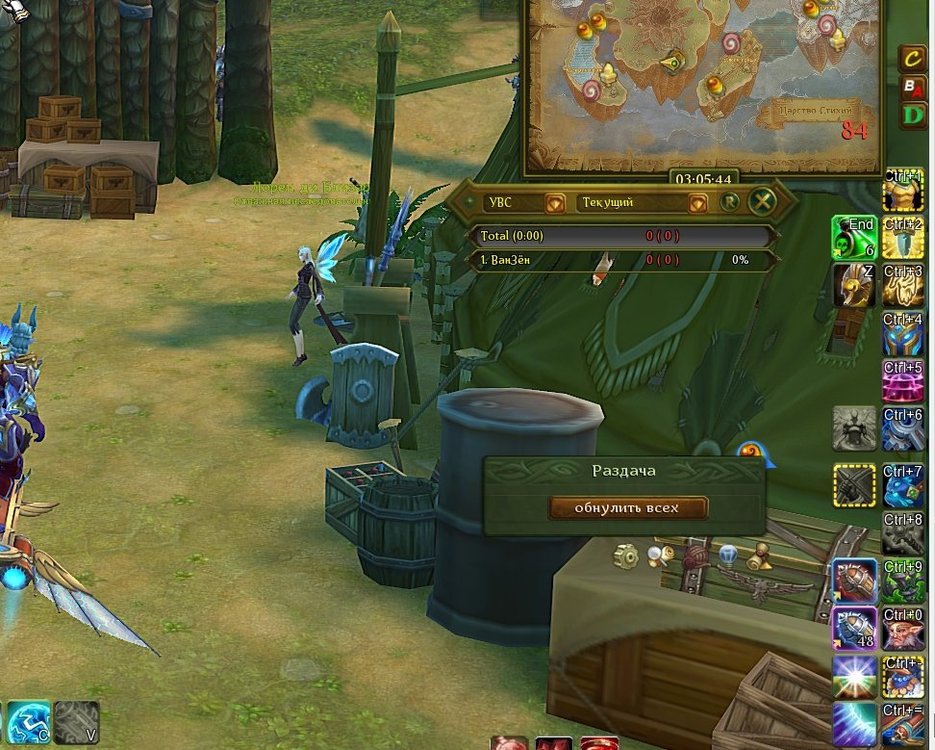Screen dimensions: 935x750
Task: Activate the golden armor skill
Action: (903, 190)
